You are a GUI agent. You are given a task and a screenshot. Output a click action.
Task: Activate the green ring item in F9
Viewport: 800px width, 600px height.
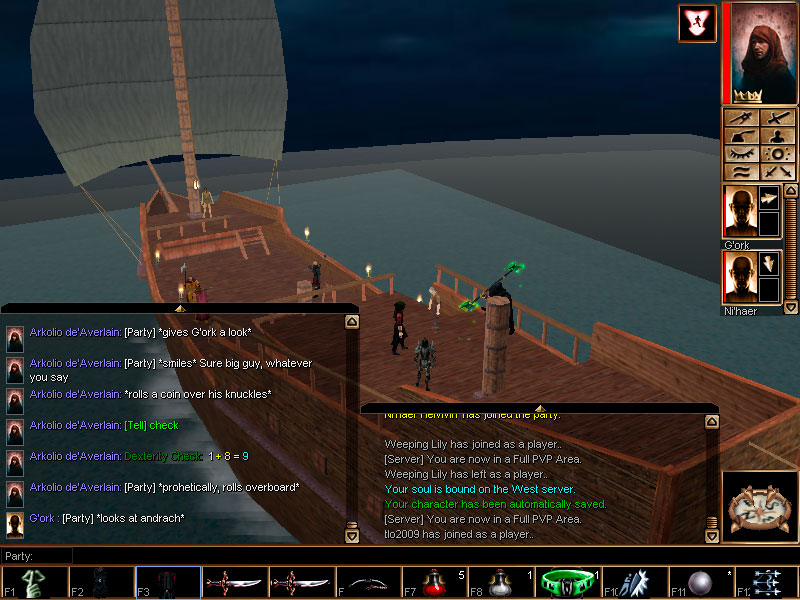coord(567,582)
